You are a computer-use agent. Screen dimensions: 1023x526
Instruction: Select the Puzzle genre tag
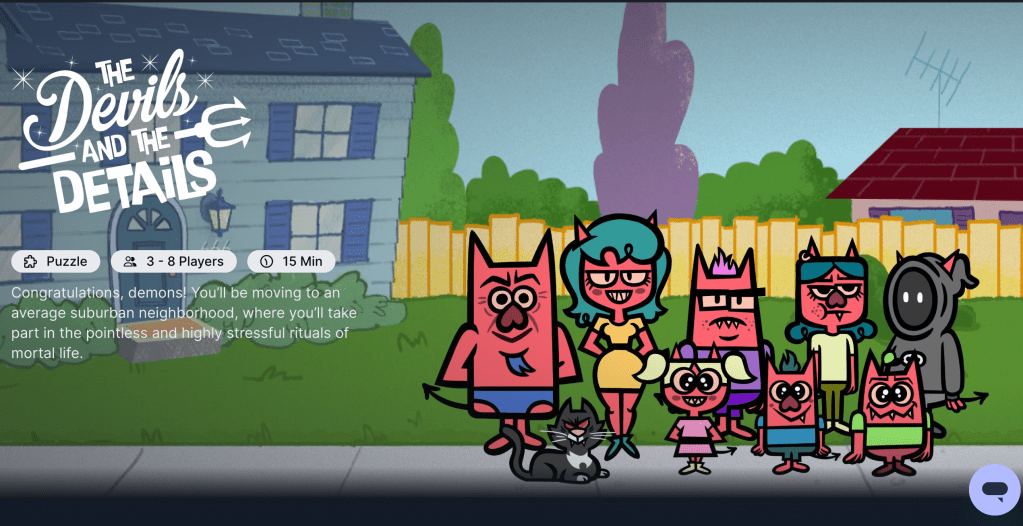tap(56, 261)
